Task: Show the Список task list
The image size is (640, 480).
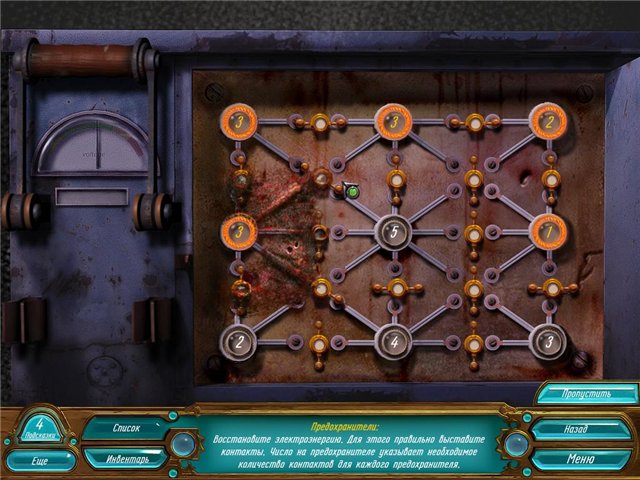Action: [125, 427]
